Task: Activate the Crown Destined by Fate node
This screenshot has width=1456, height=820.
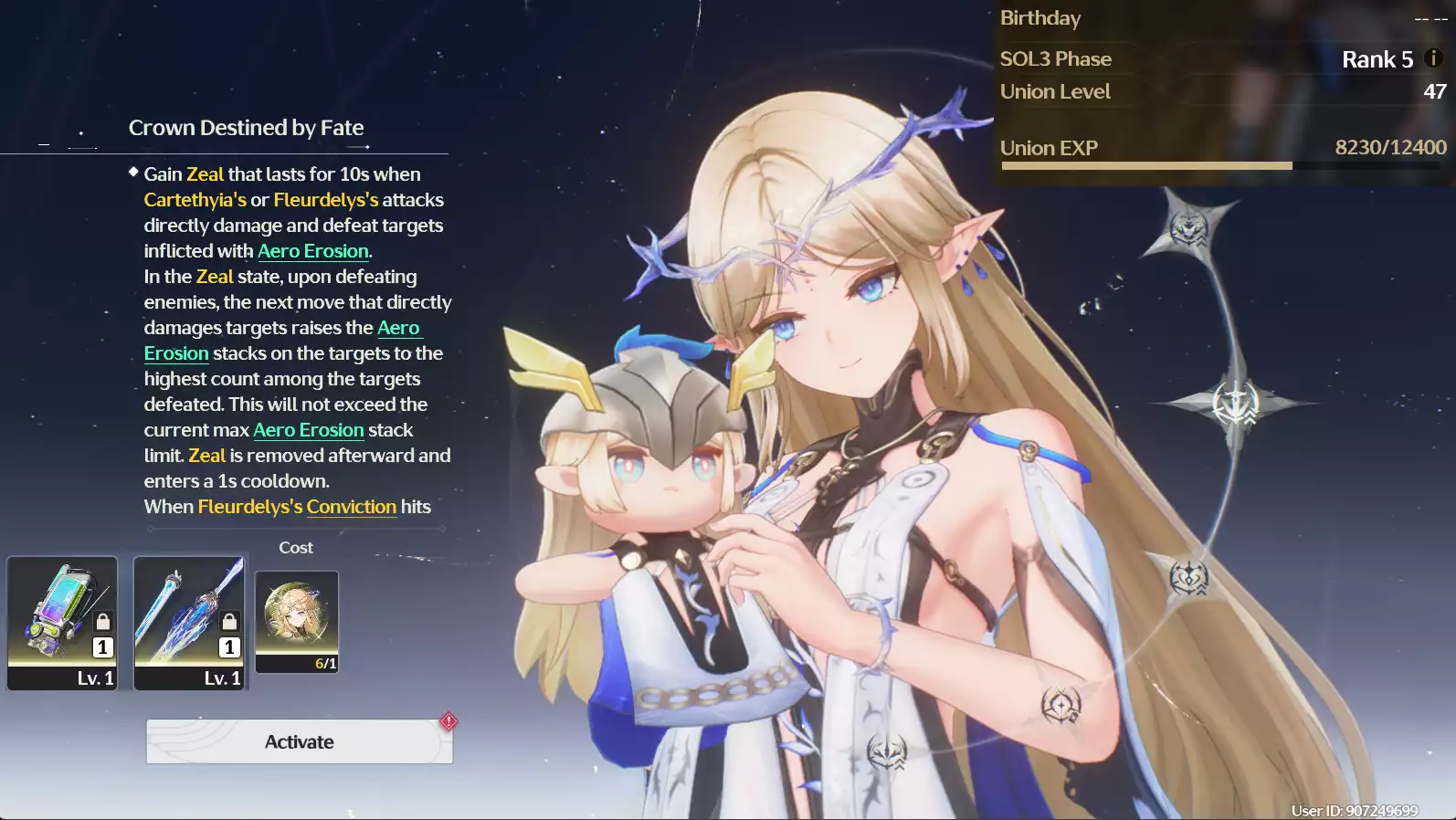Action: 299,741
